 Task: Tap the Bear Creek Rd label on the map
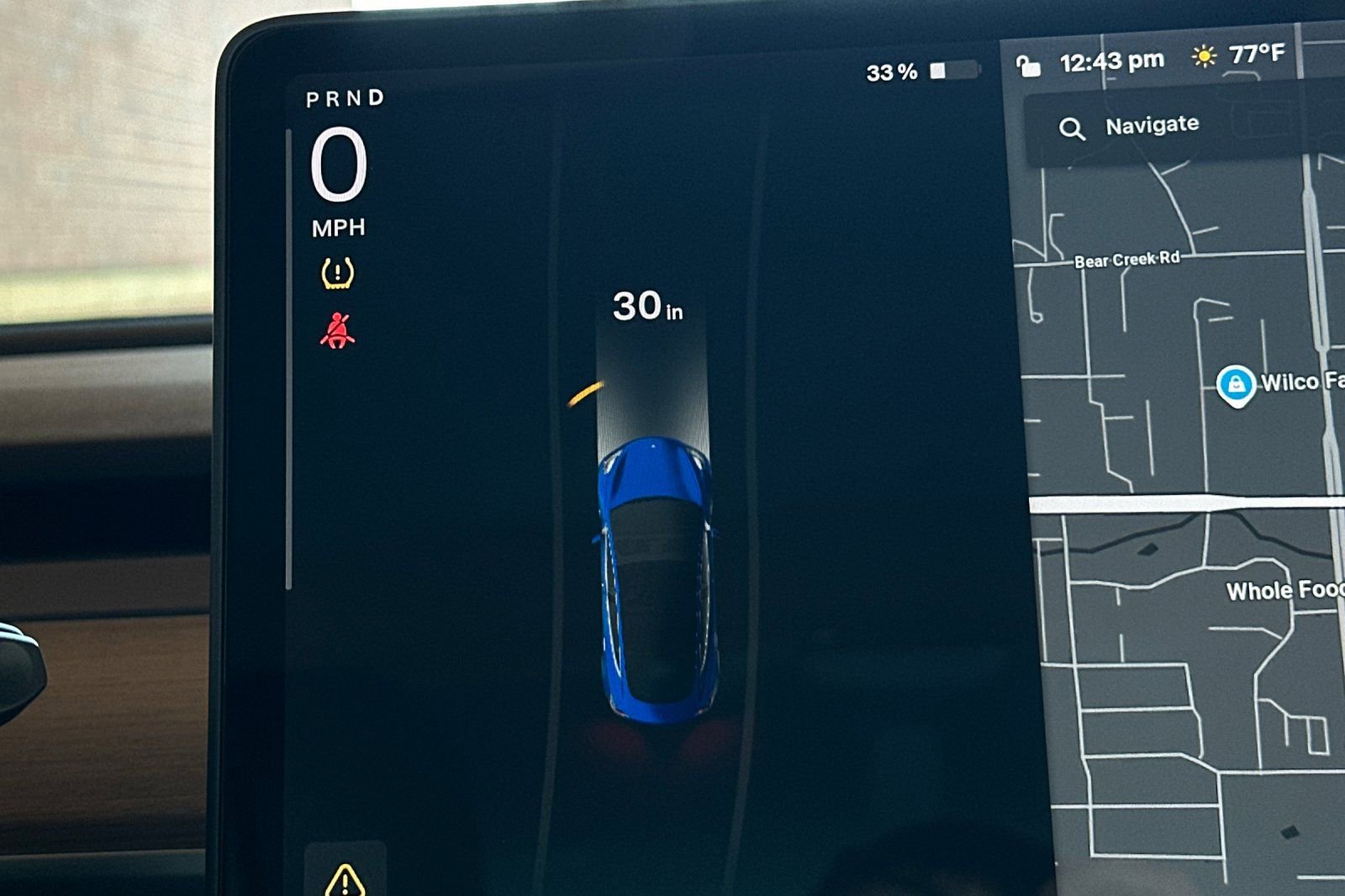pos(1128,261)
